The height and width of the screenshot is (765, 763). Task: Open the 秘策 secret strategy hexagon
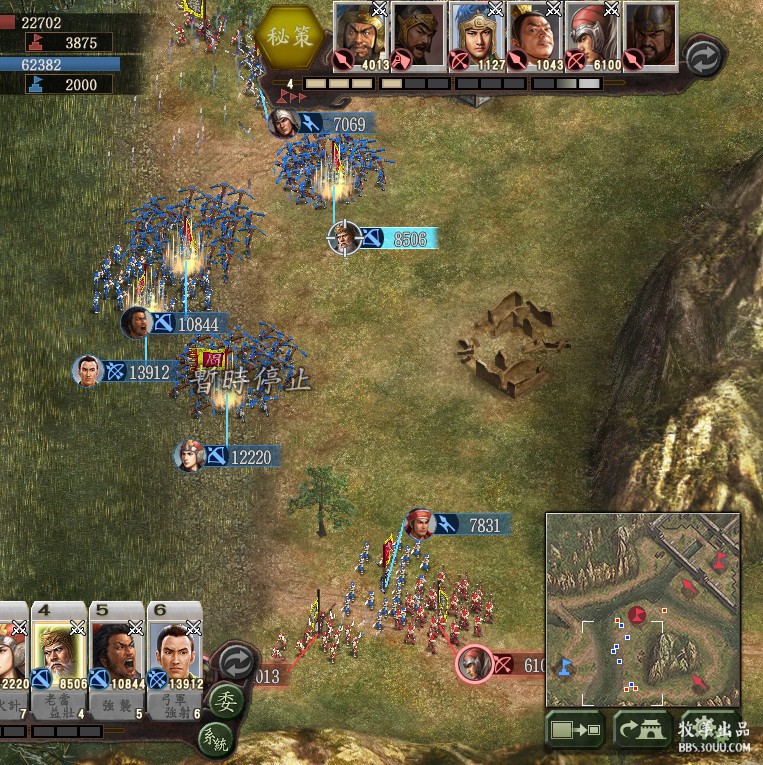(x=291, y=35)
